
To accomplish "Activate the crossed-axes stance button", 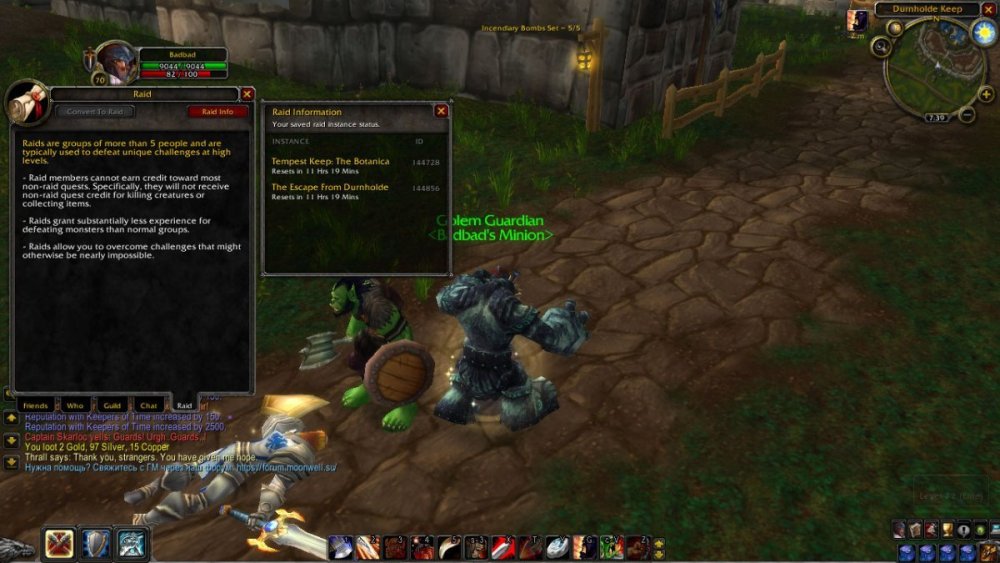I will tap(59, 544).
